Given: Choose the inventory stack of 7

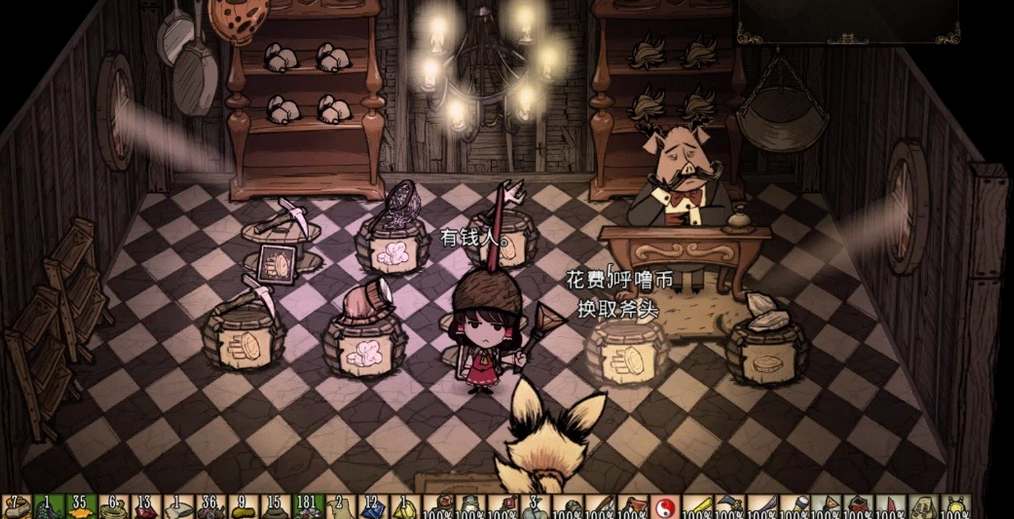Looking at the screenshot, I should click(14, 508).
